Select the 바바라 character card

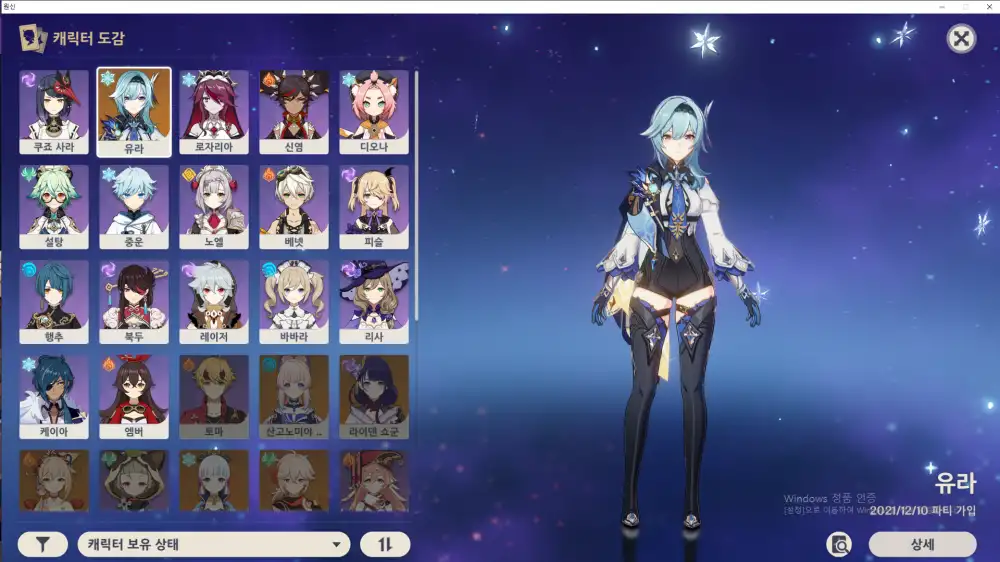click(x=294, y=302)
